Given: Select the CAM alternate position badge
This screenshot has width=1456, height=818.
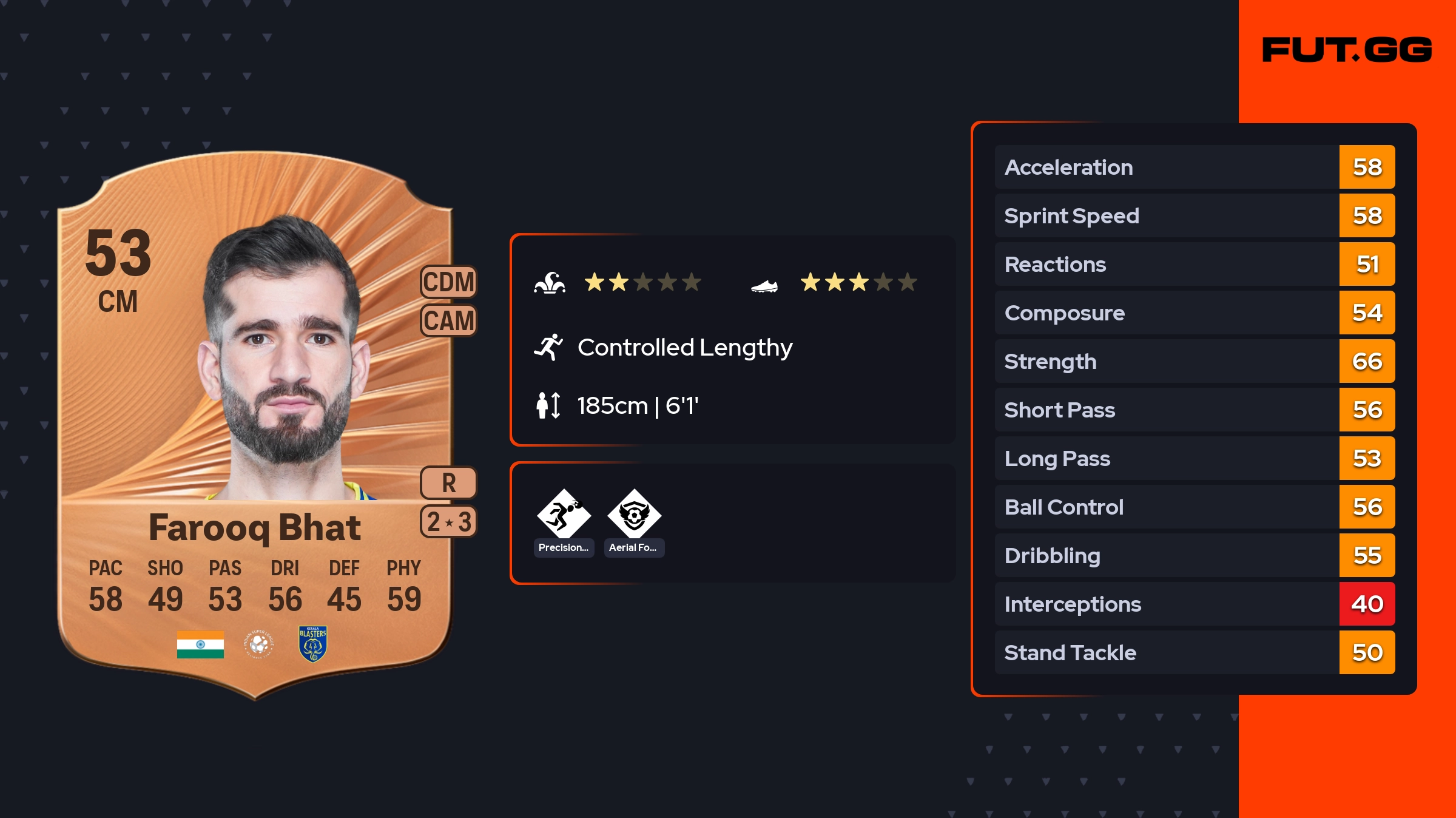Looking at the screenshot, I should click(x=449, y=320).
